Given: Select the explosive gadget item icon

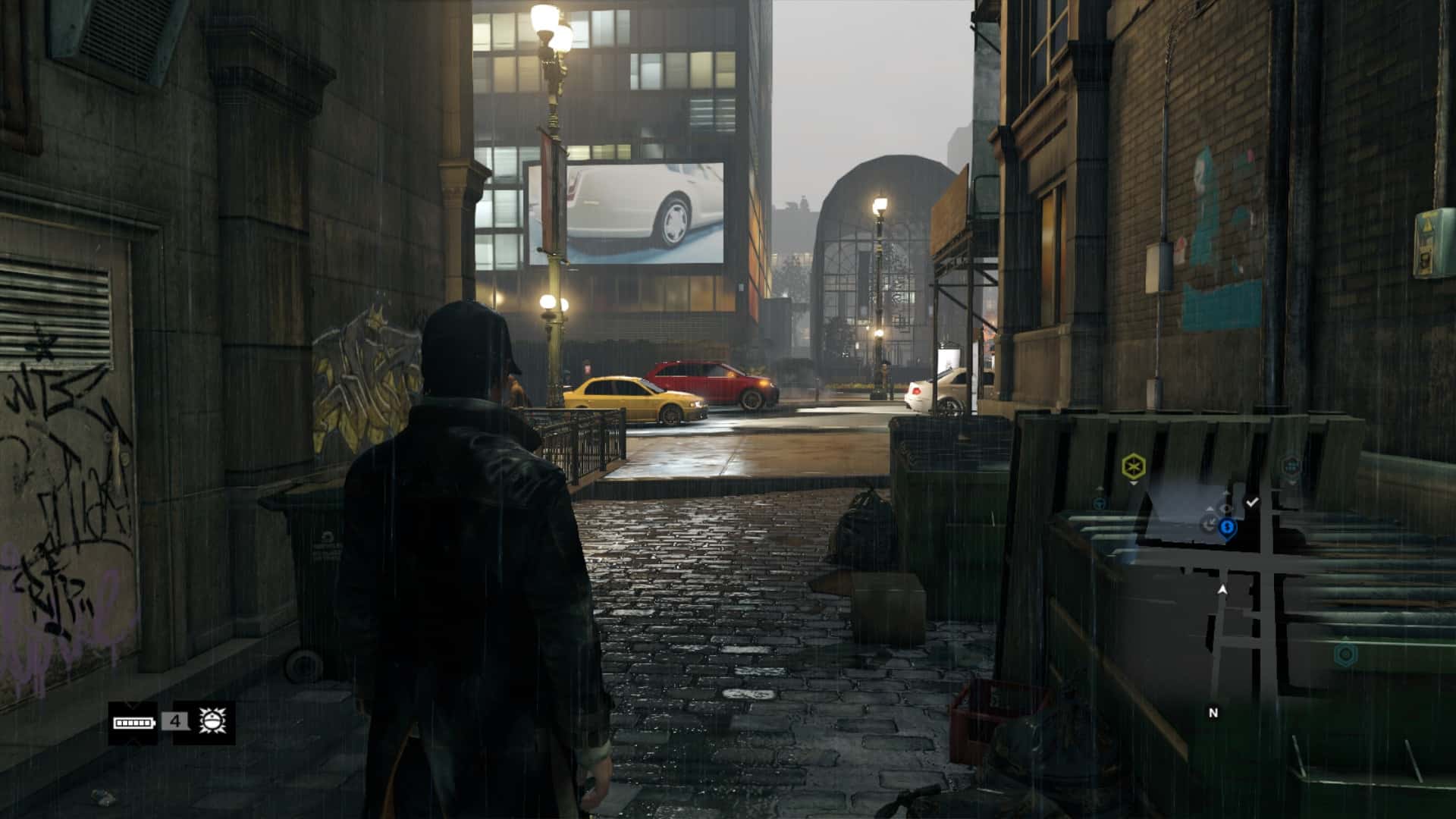Looking at the screenshot, I should point(209,722).
